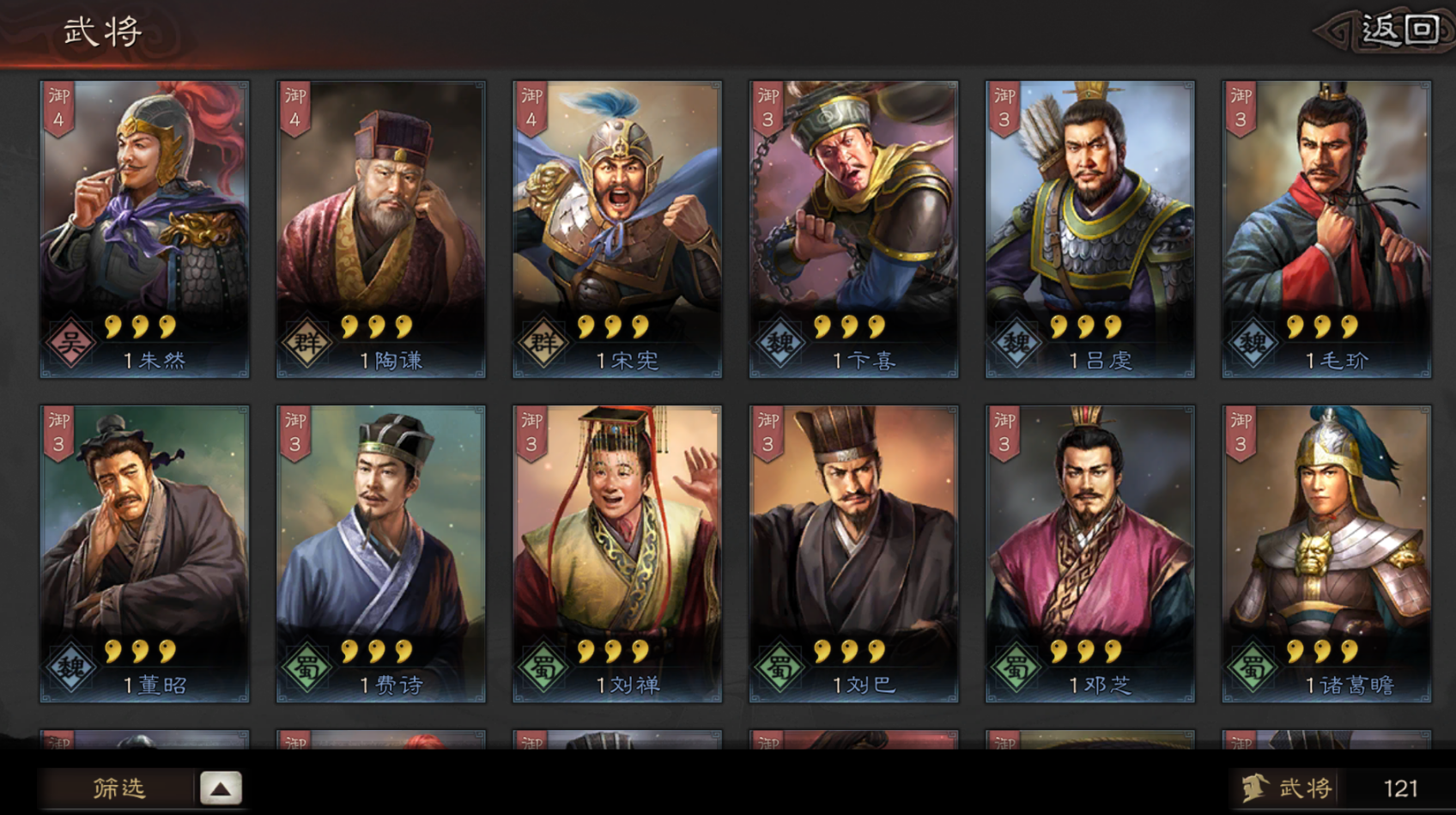Click the 御4 rarity badge on 宋宪's card
Viewport: 1456px width, 815px height.
(x=531, y=105)
